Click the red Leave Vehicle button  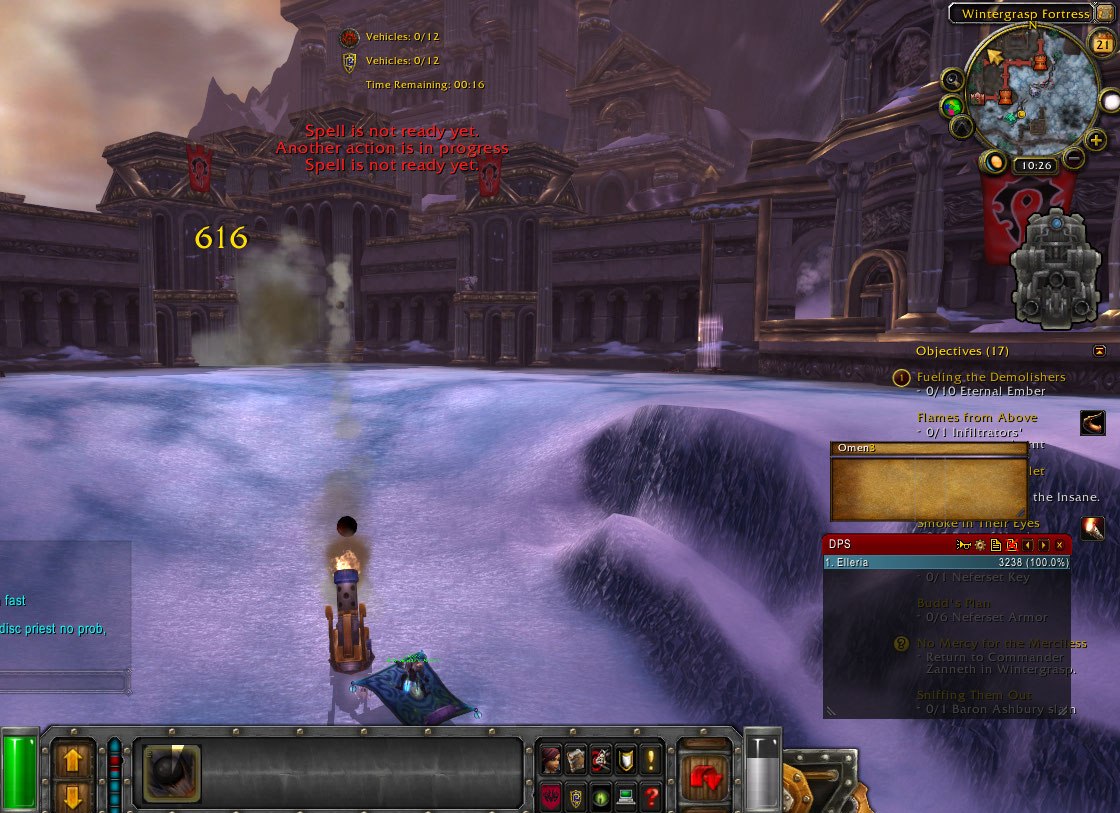tap(706, 772)
